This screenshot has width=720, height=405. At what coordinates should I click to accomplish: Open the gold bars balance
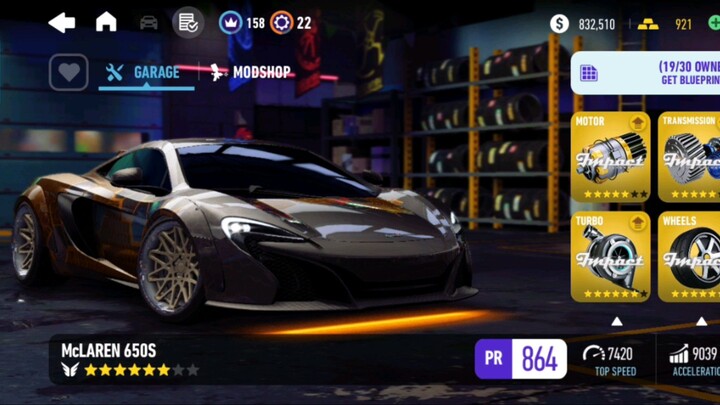(668, 23)
